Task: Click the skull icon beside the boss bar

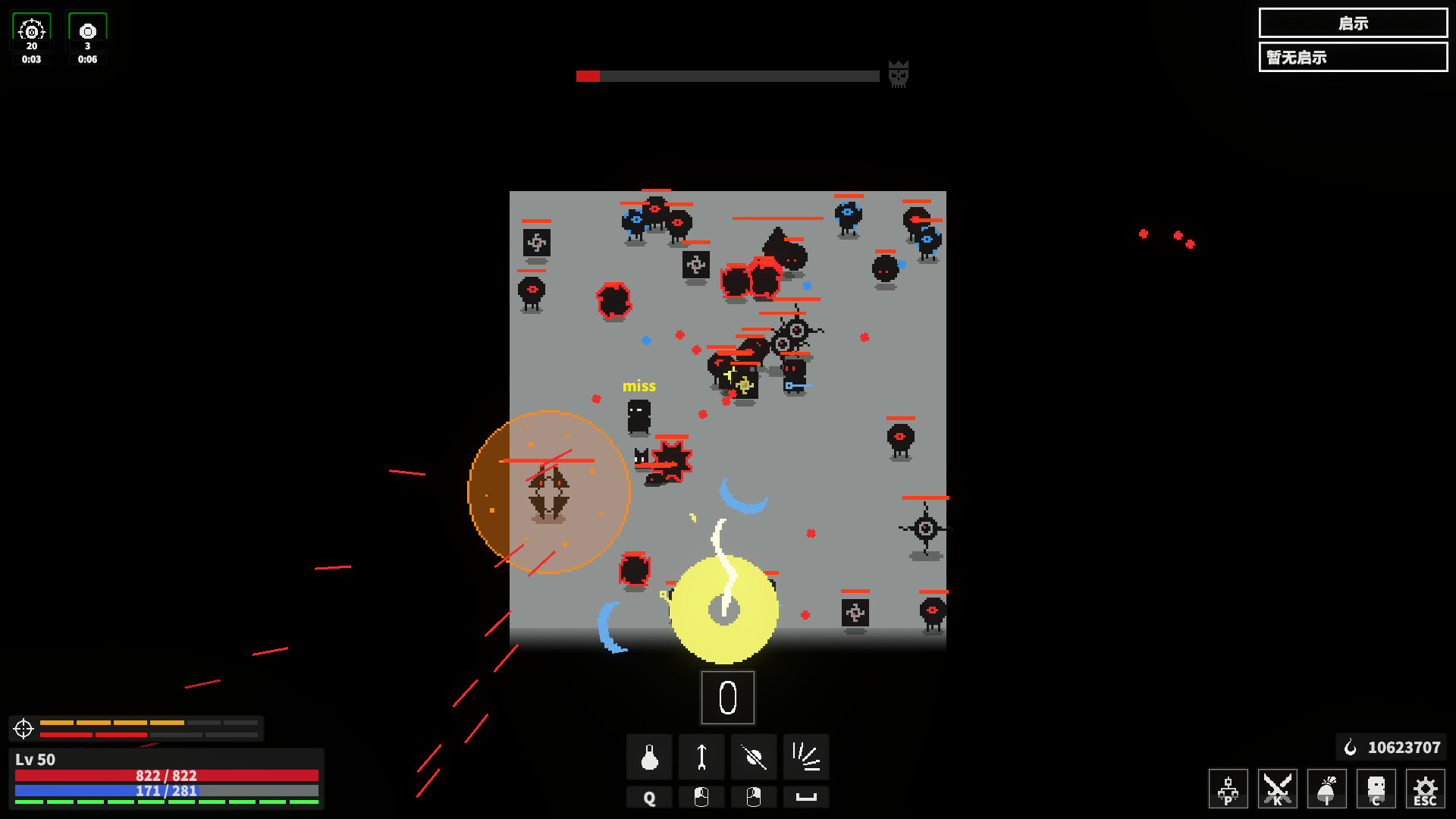Action: point(898,76)
